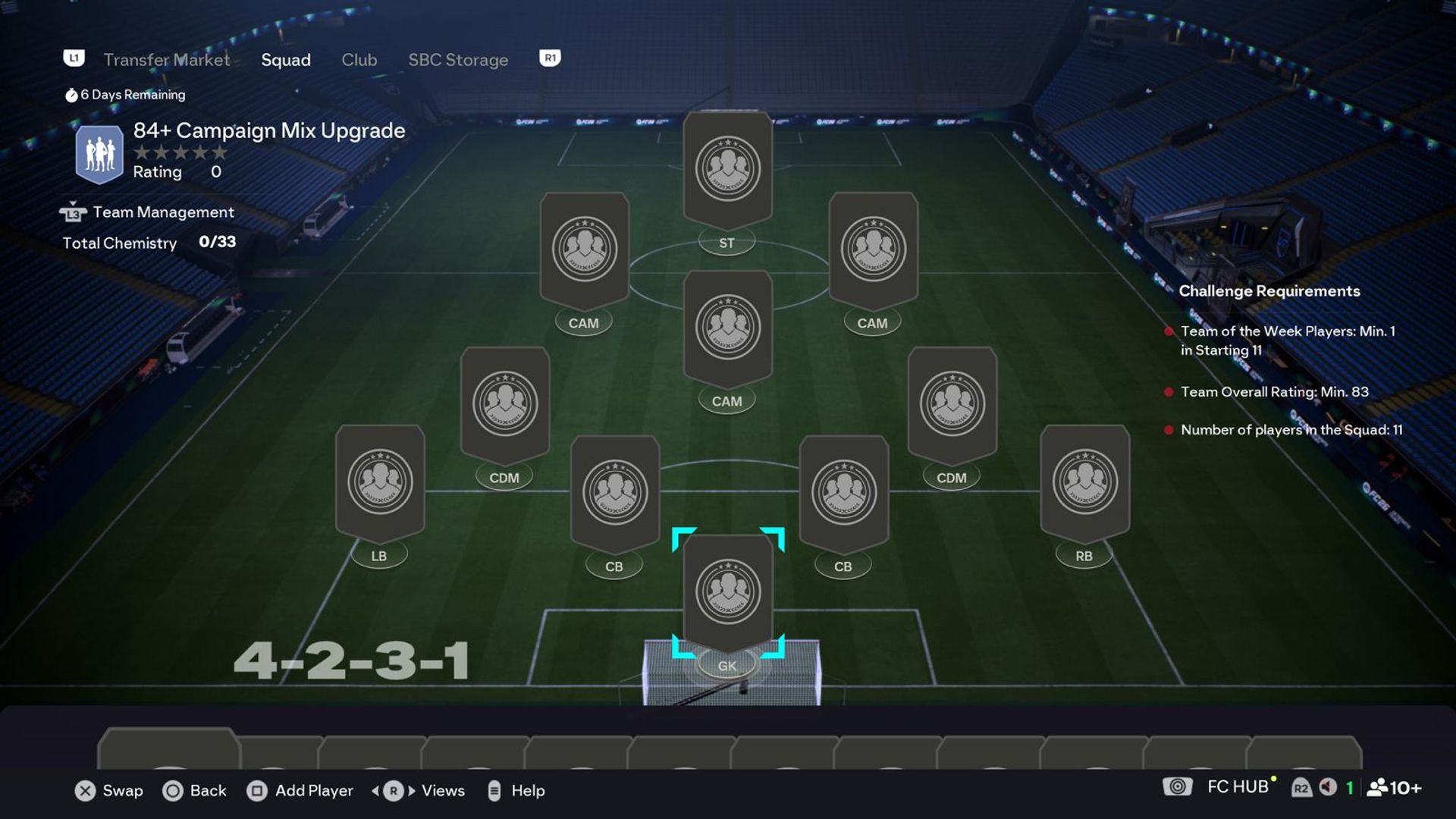
Task: Open the SBC Storage tab
Action: tap(458, 60)
